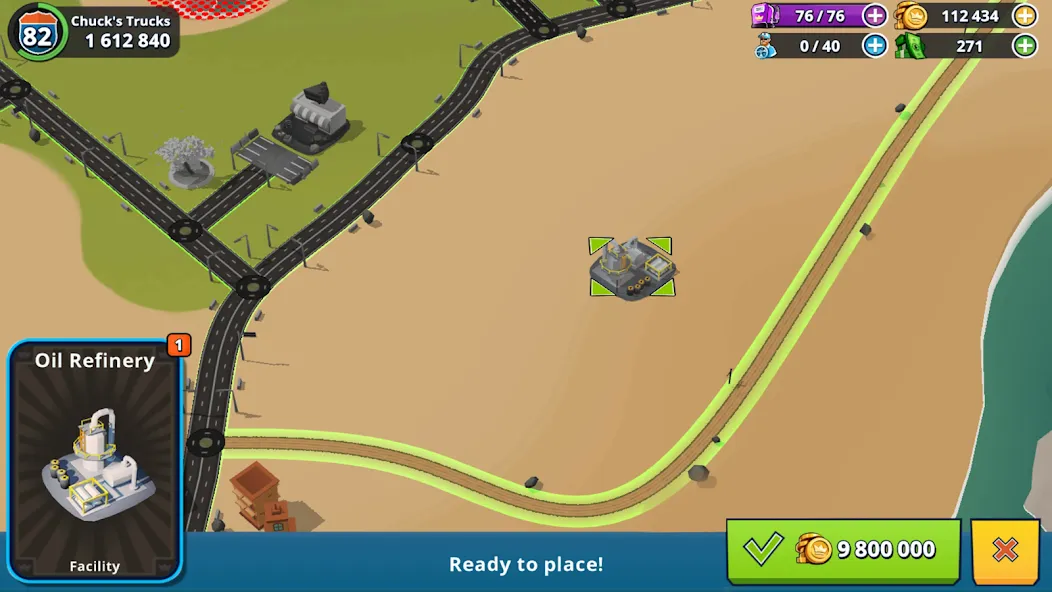Select the Oil Refinery facility card
This screenshot has width=1052, height=592.
coord(96,461)
